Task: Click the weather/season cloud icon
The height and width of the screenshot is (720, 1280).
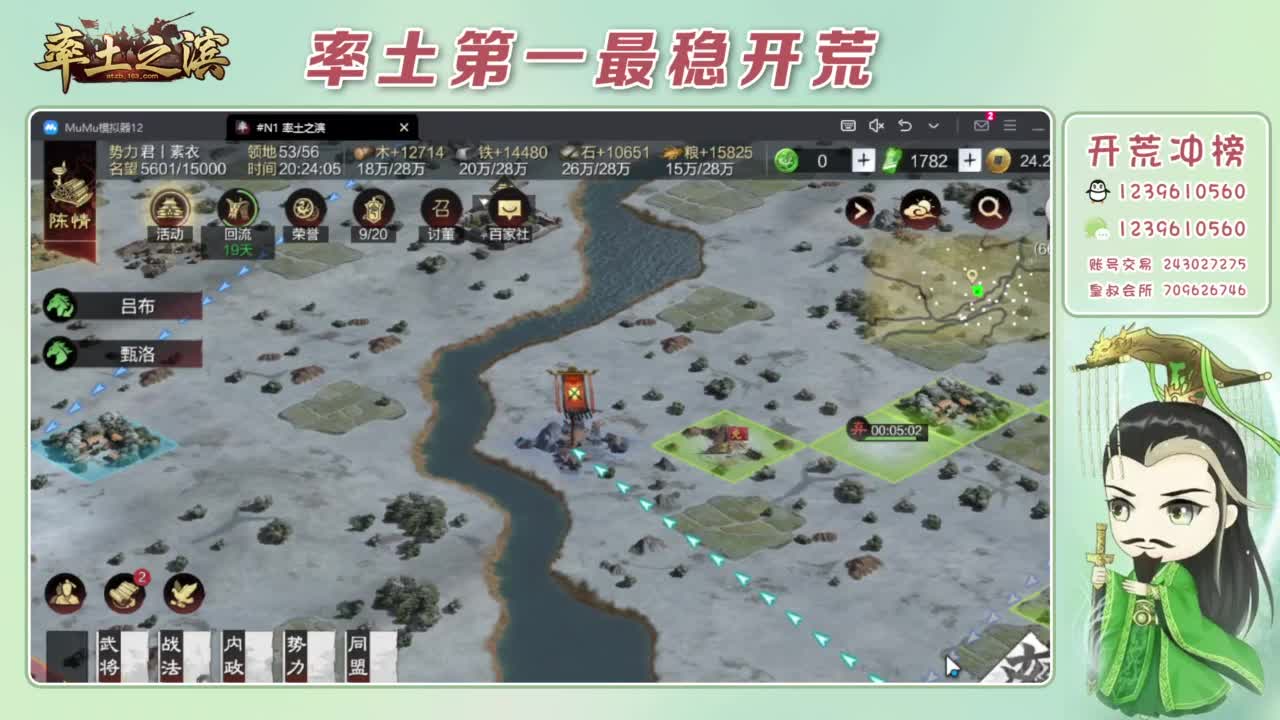Action: tap(921, 211)
